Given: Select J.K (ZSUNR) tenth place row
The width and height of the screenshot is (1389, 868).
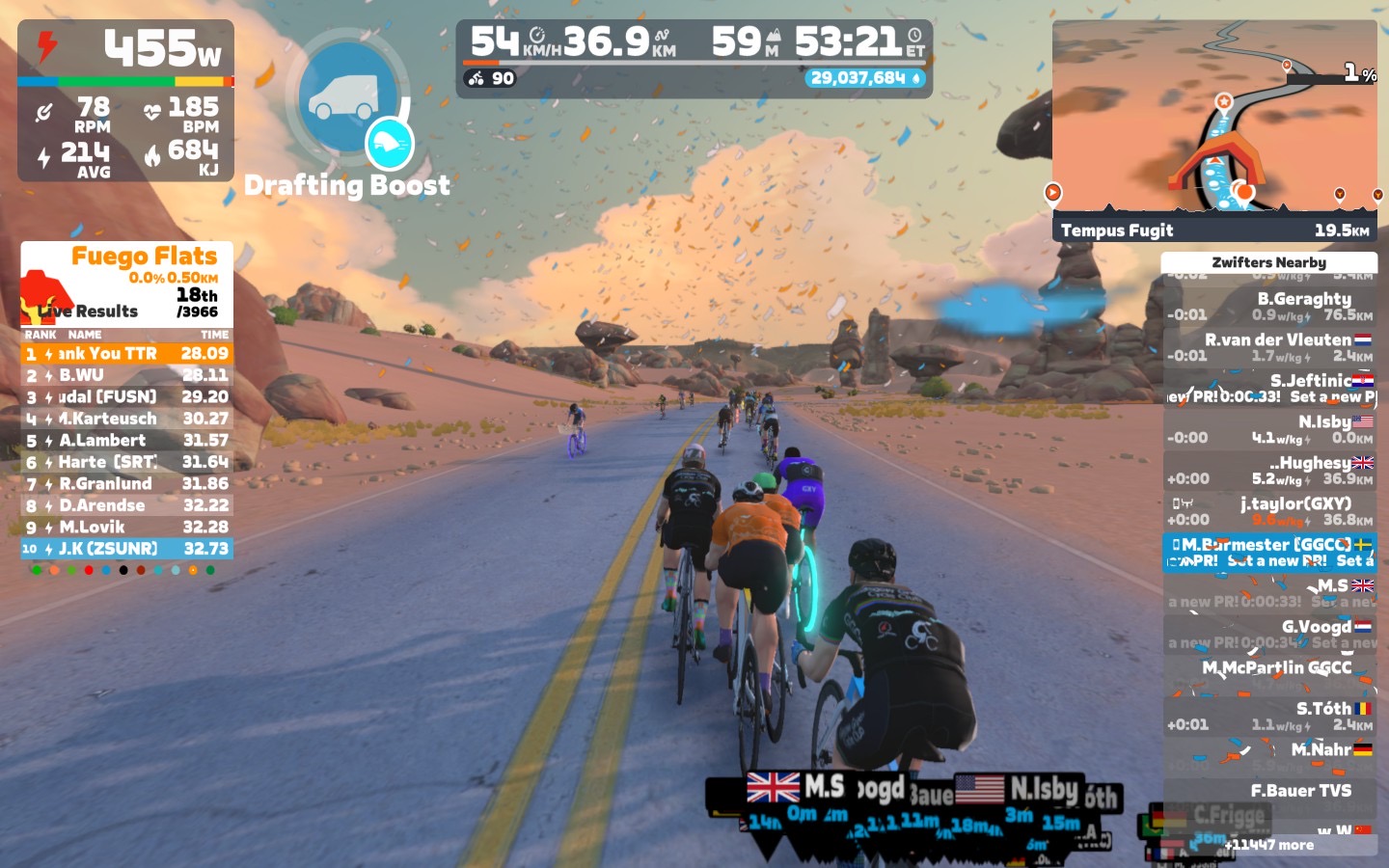Looking at the screenshot, I should click(x=126, y=549).
